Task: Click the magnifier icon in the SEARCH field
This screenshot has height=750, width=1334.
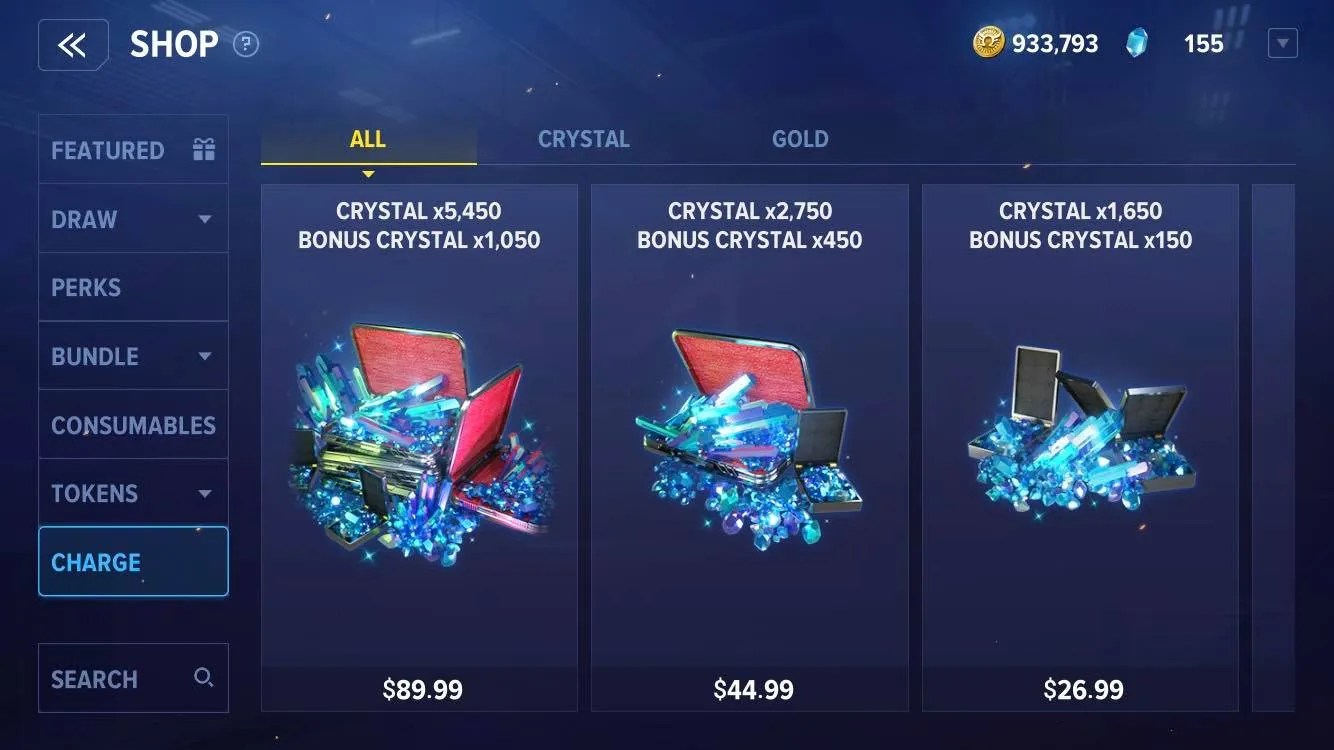Action: [x=204, y=677]
